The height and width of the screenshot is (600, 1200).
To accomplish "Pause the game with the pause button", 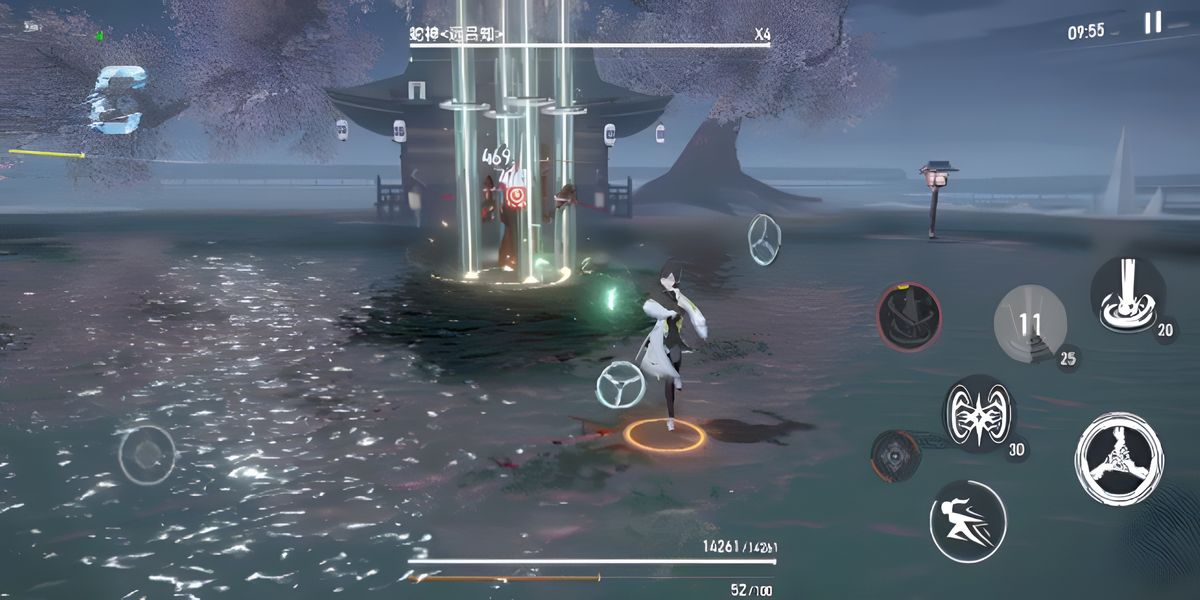I will click(1153, 23).
